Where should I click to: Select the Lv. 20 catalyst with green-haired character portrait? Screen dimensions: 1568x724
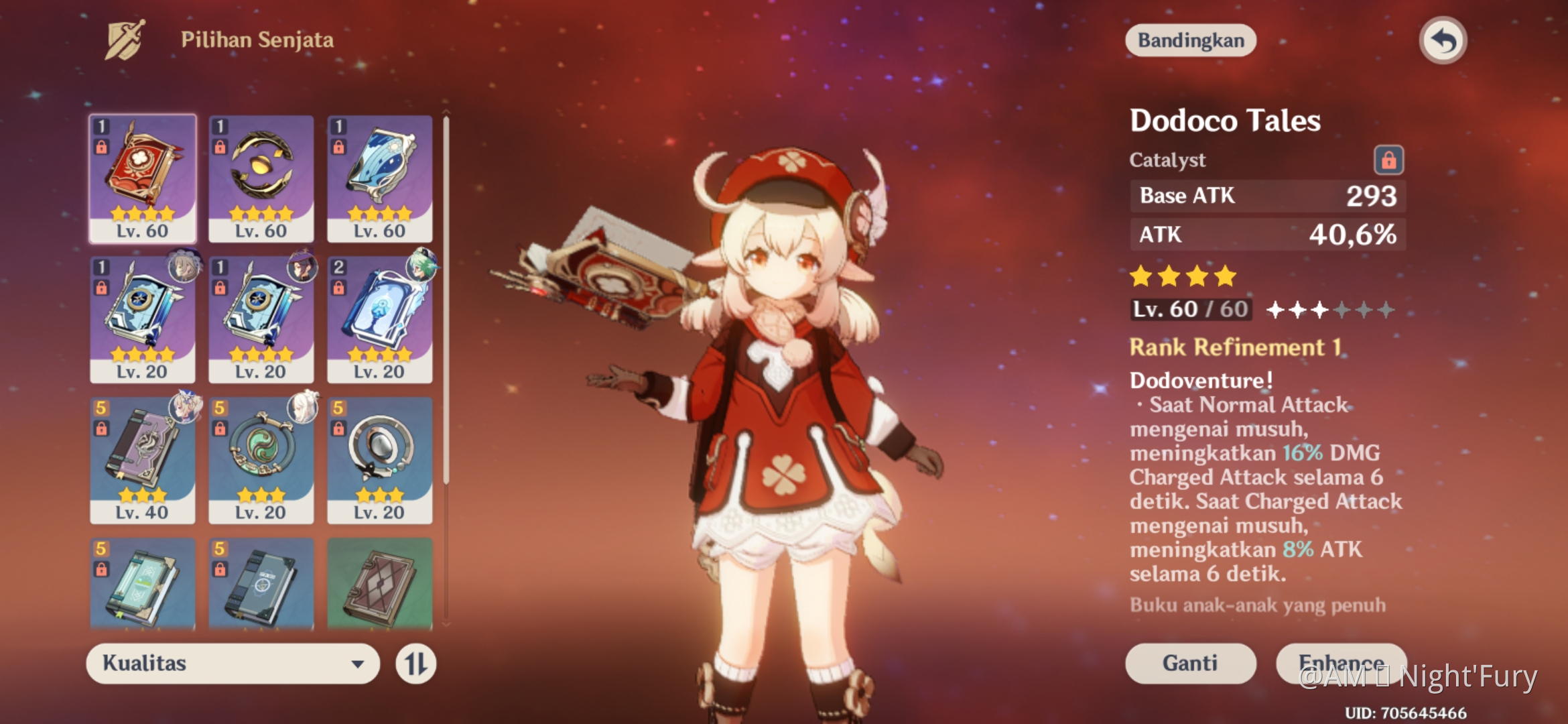tap(379, 315)
